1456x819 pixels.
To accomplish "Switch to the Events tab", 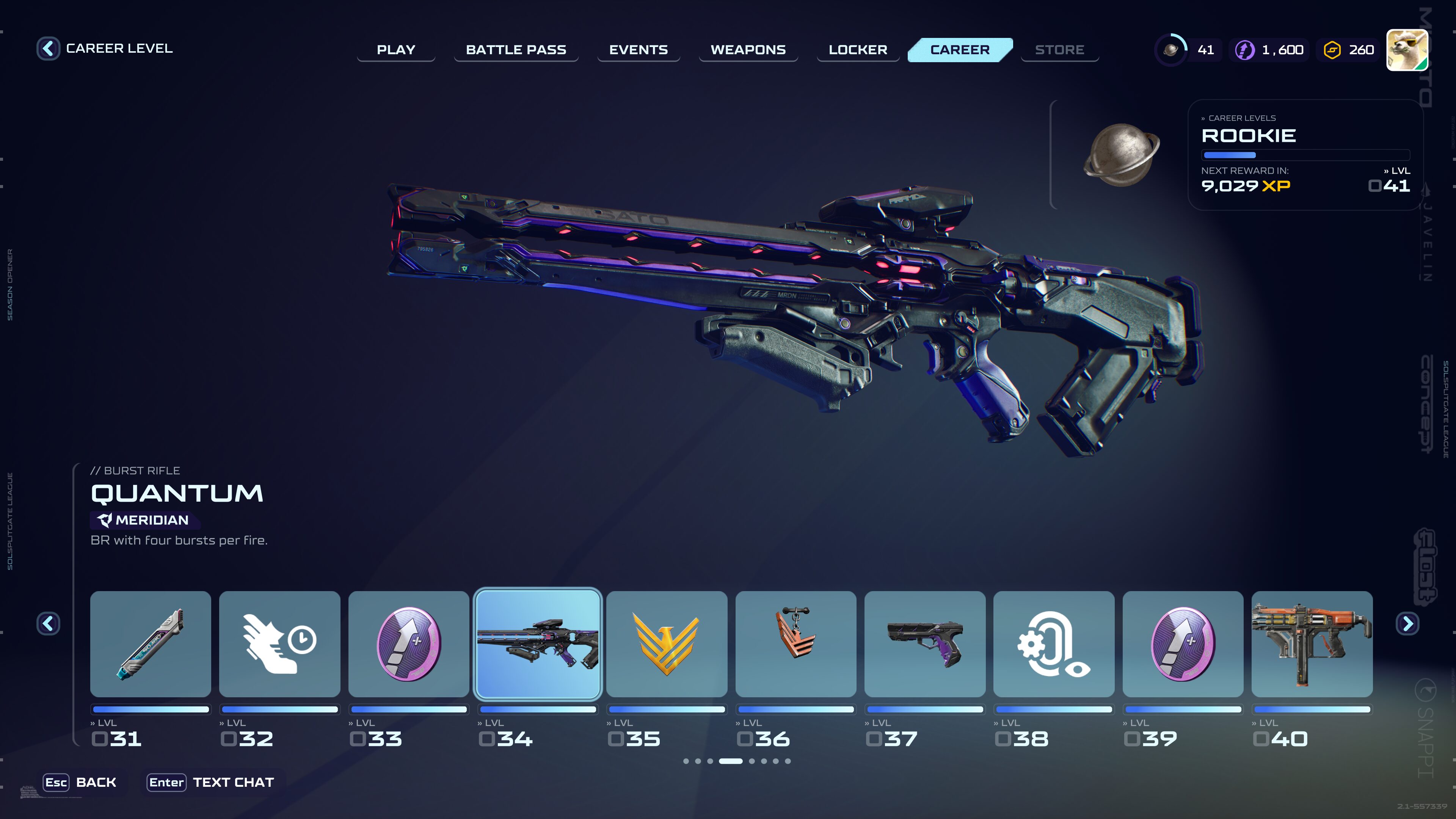I will 638,50.
